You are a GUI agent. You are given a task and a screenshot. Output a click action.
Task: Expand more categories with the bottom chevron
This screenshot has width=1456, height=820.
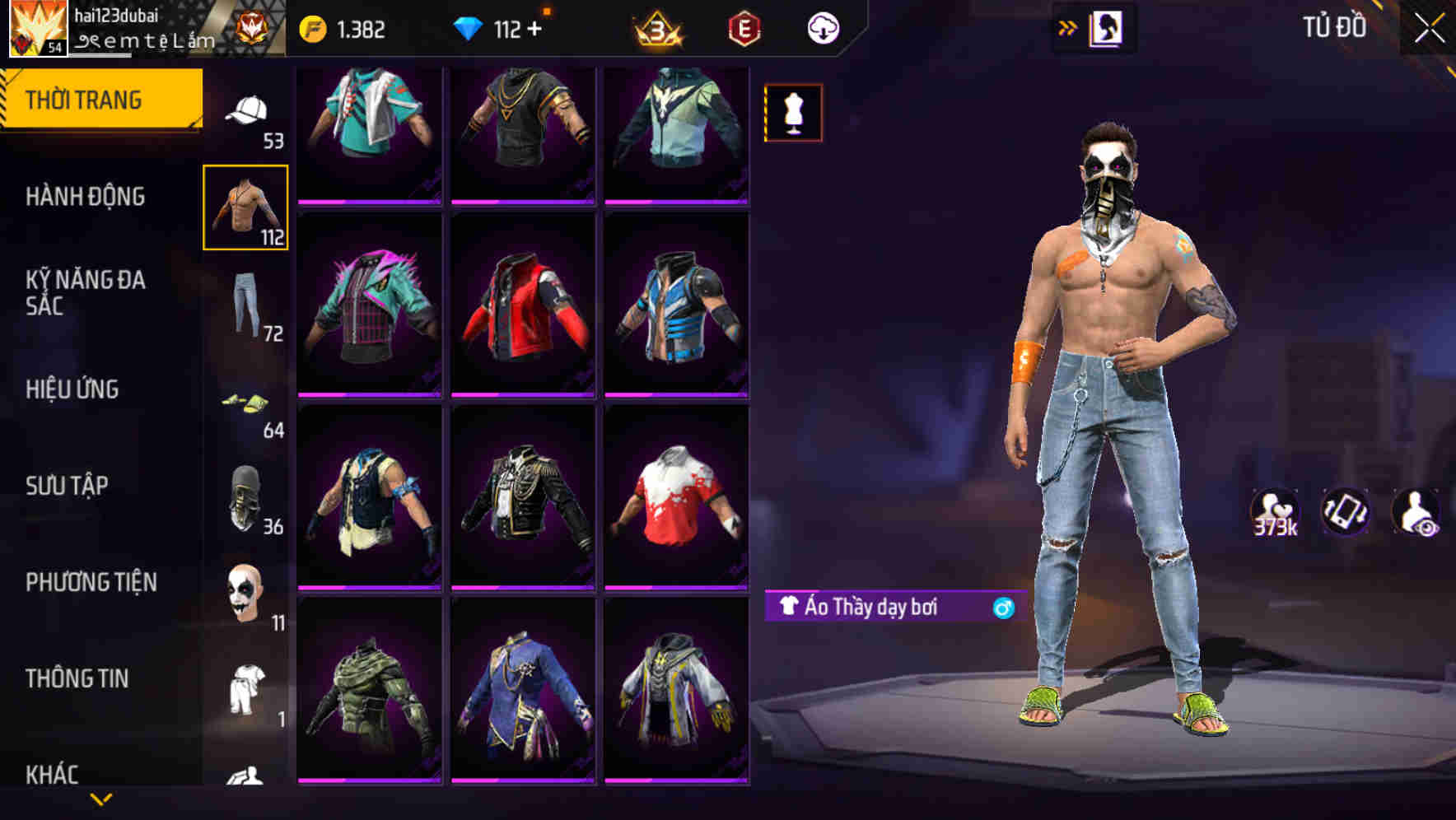(101, 800)
